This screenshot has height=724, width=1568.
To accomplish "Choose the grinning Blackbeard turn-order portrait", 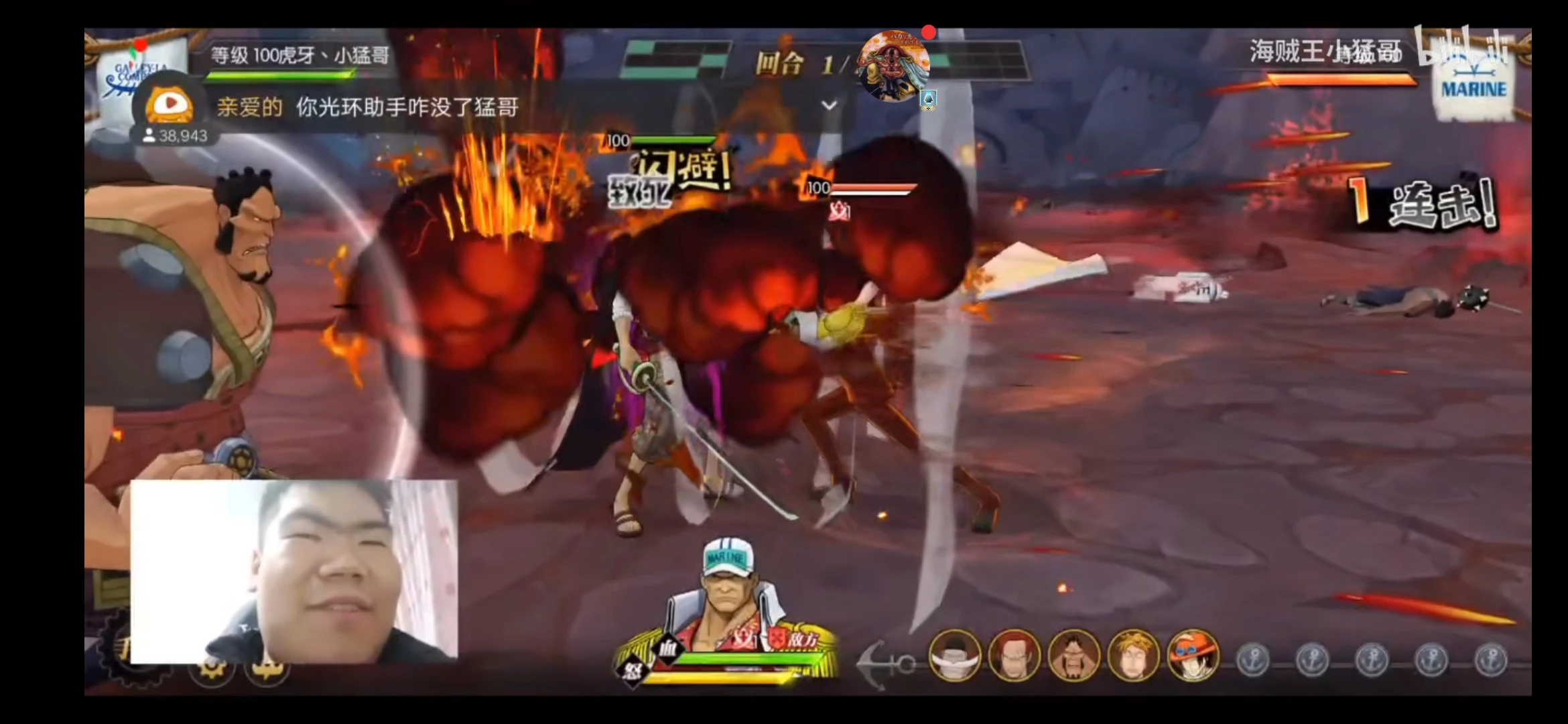I will tap(1073, 656).
